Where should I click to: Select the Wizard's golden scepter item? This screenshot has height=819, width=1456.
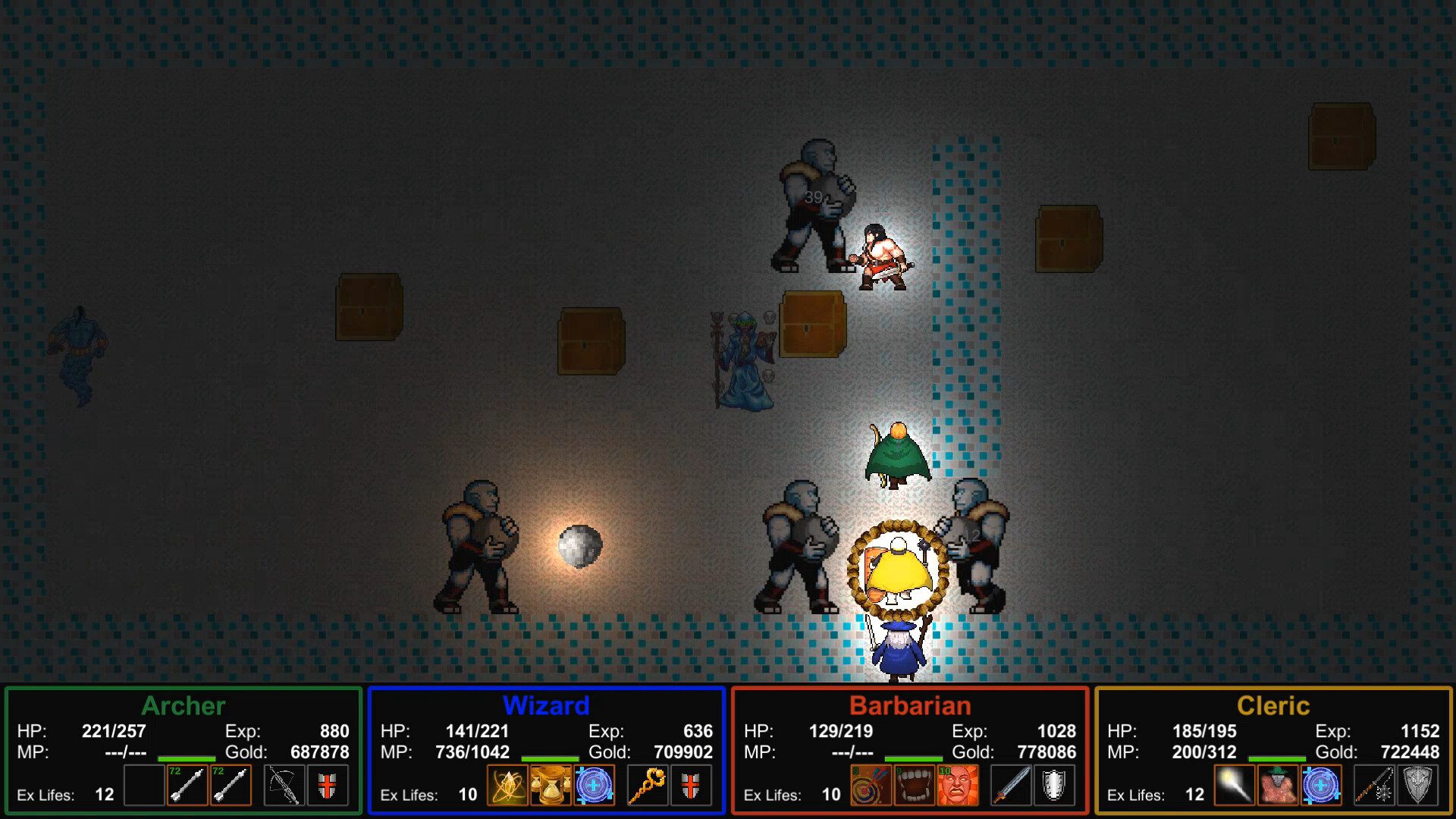tap(647, 785)
